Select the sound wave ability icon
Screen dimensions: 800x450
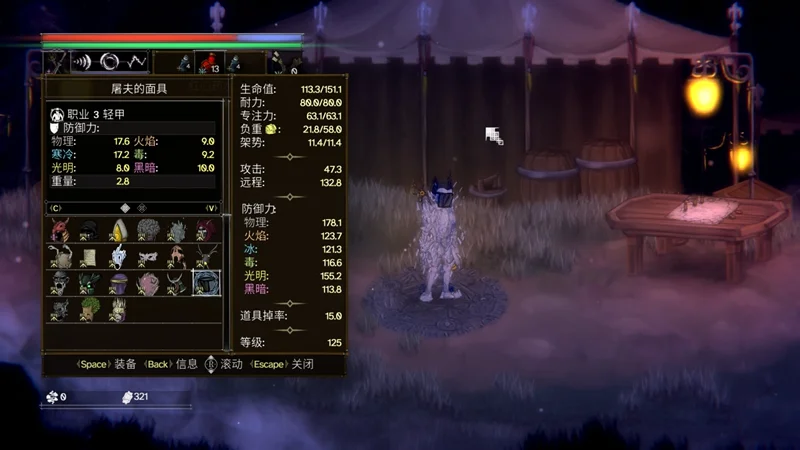82,61
